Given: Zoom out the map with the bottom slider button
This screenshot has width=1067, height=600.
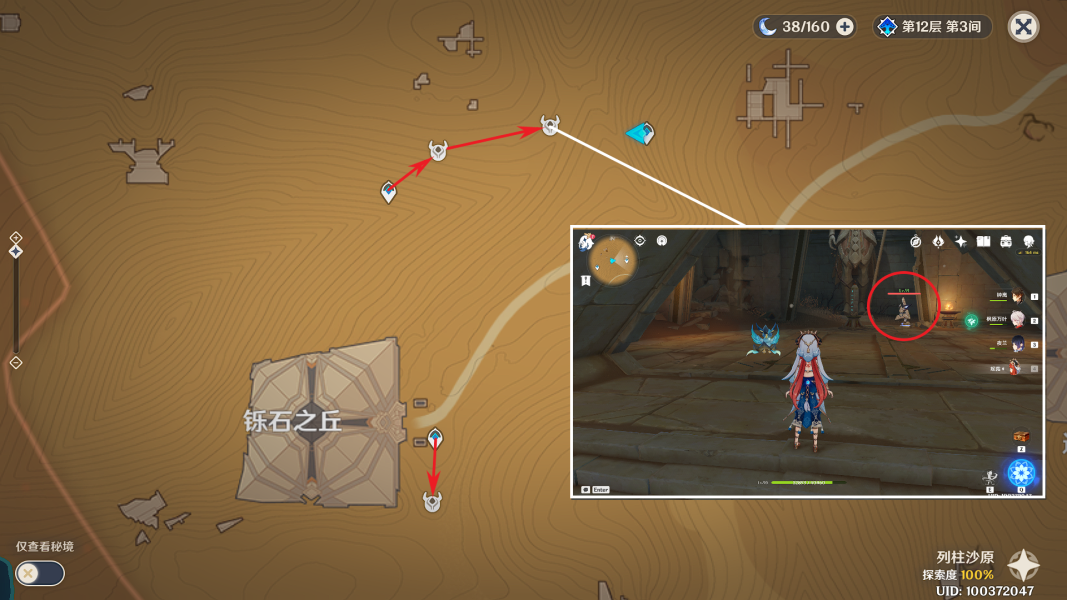Looking at the screenshot, I should (x=16, y=362).
